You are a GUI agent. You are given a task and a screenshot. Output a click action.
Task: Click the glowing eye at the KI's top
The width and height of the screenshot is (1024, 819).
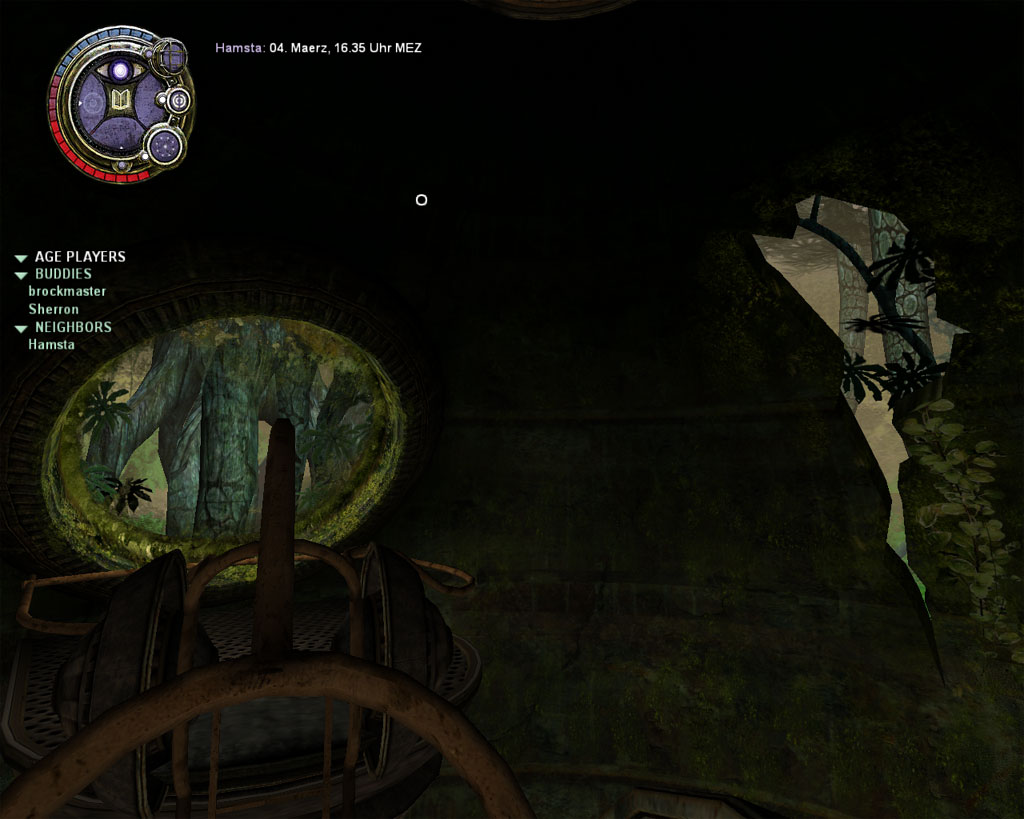point(121,70)
